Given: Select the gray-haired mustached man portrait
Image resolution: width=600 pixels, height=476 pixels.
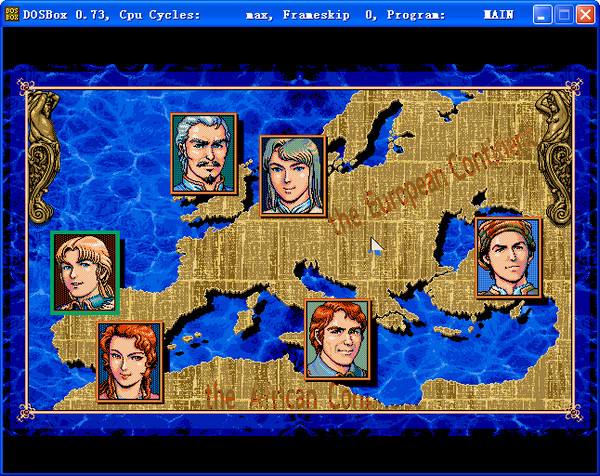Looking at the screenshot, I should pyautogui.click(x=204, y=152).
